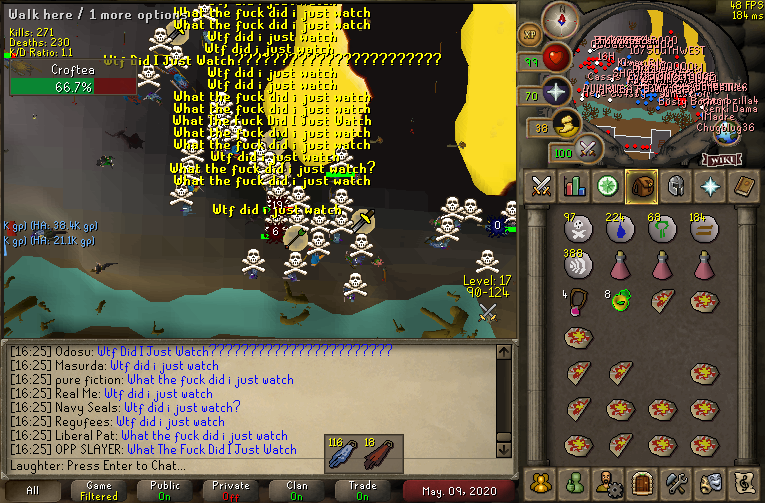Click the Wiki lookup banner
The height and width of the screenshot is (503, 765).
pos(722,158)
